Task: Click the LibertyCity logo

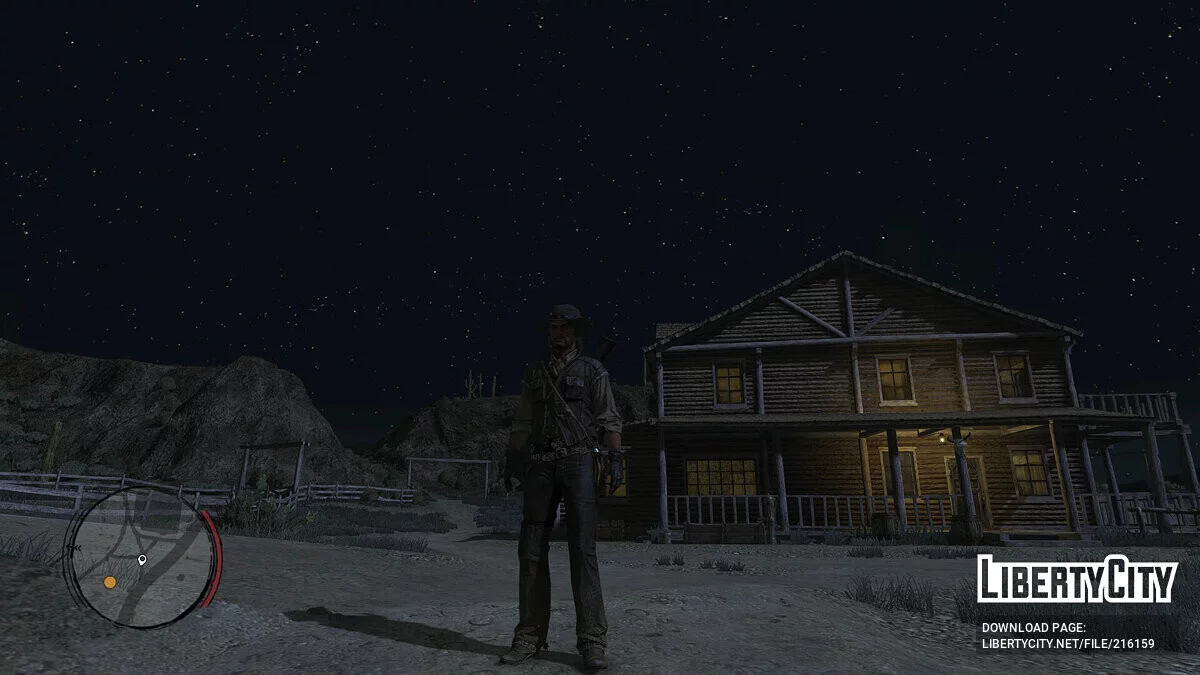Action: coord(1077,578)
